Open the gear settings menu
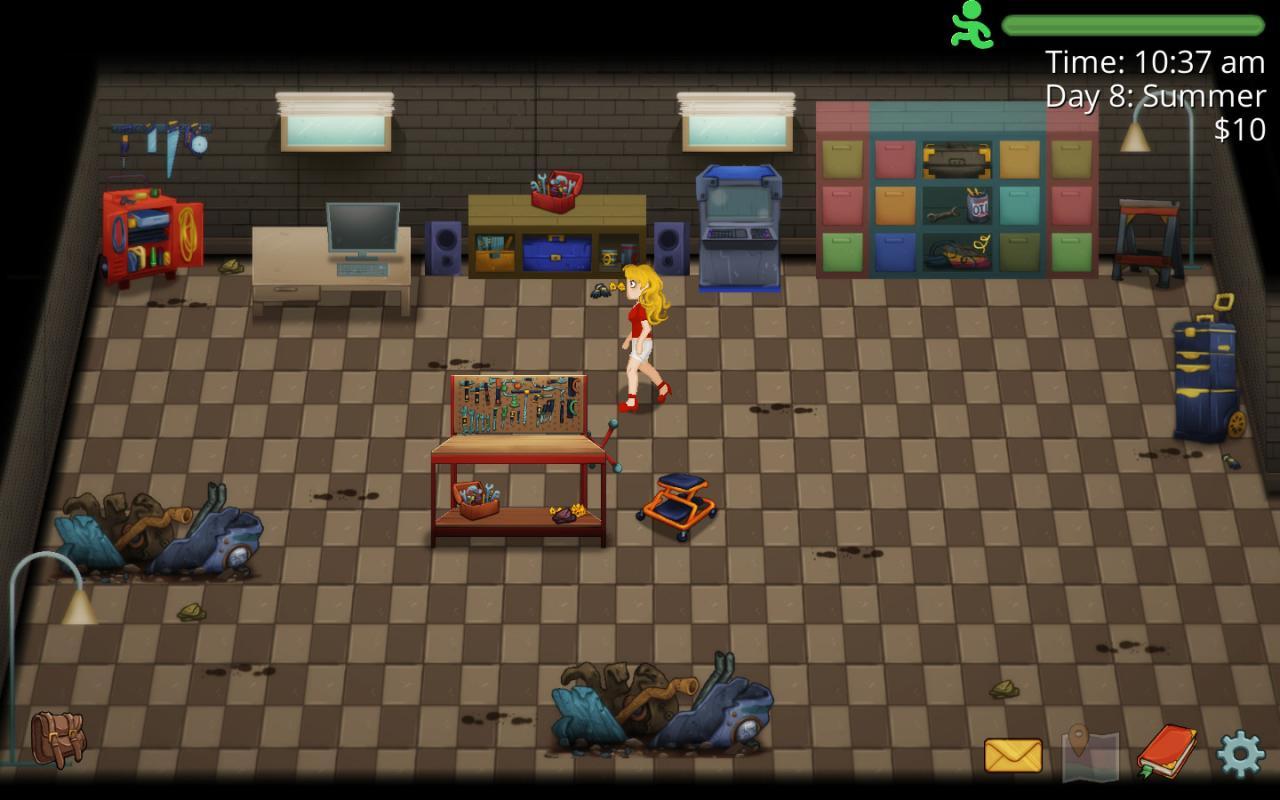 [1240, 754]
